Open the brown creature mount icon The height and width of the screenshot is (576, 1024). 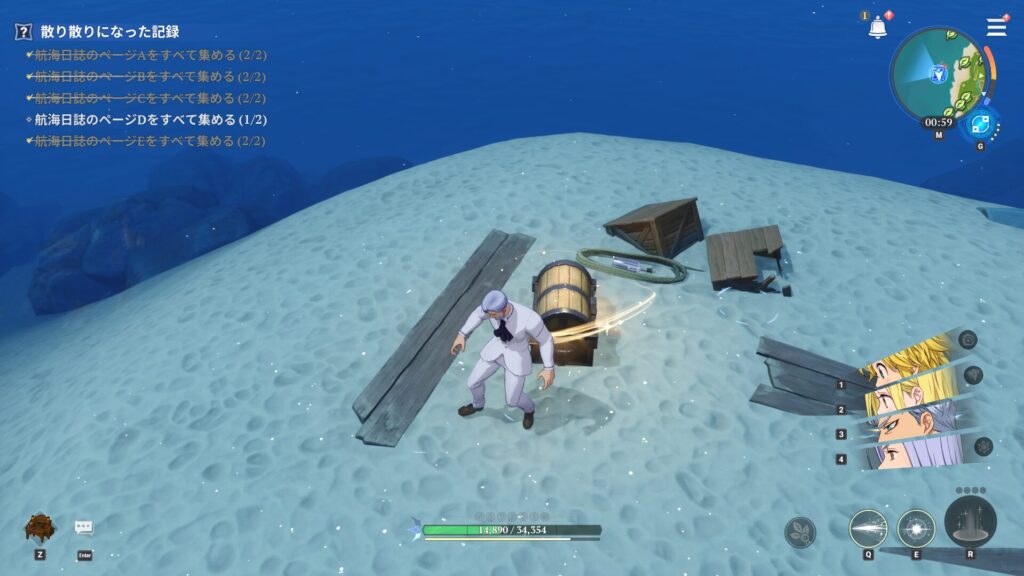tap(39, 527)
